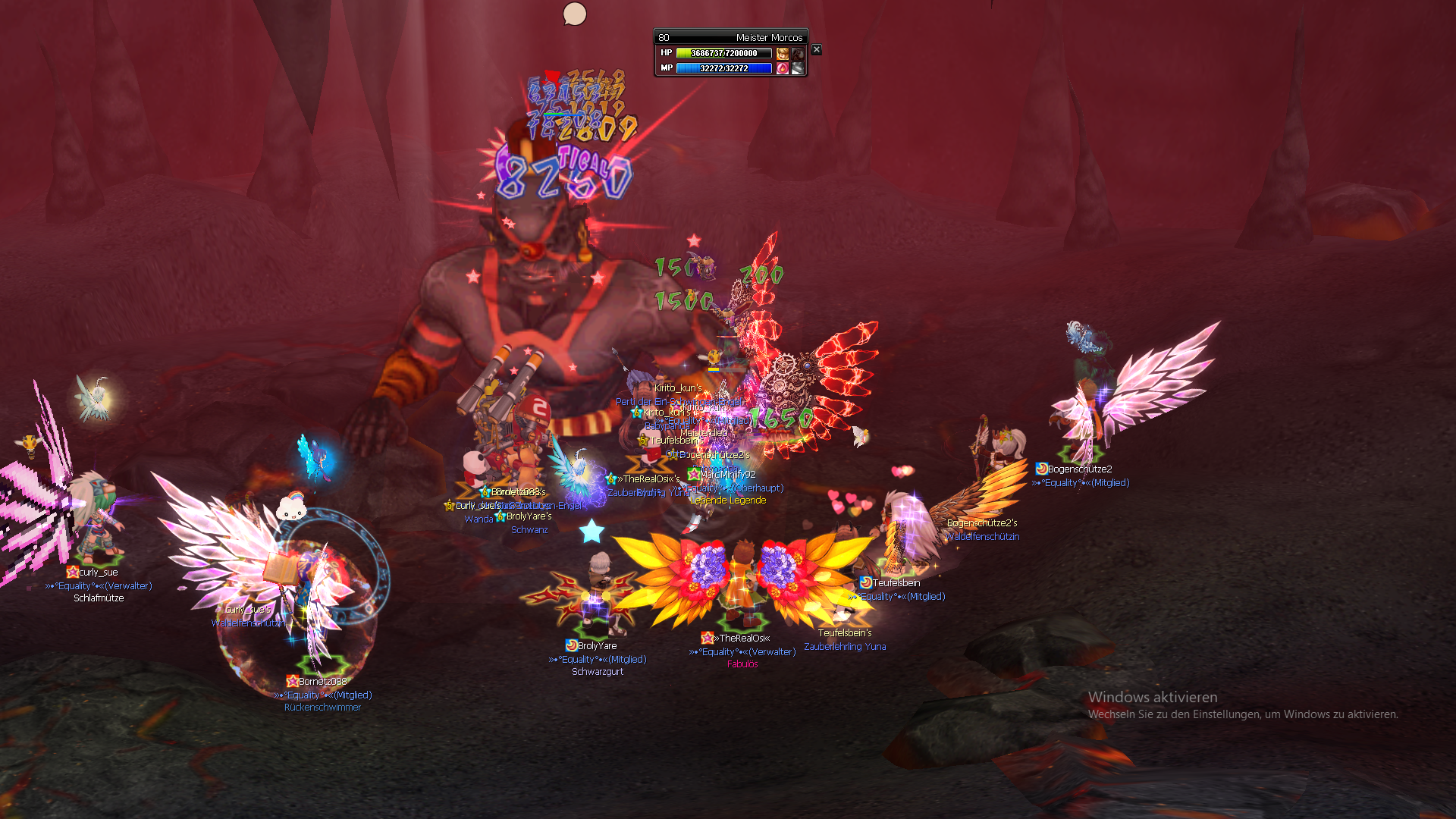This screenshot has width=1456, height=819.
Task: Click the dark brown creature icon
Action: tap(798, 53)
